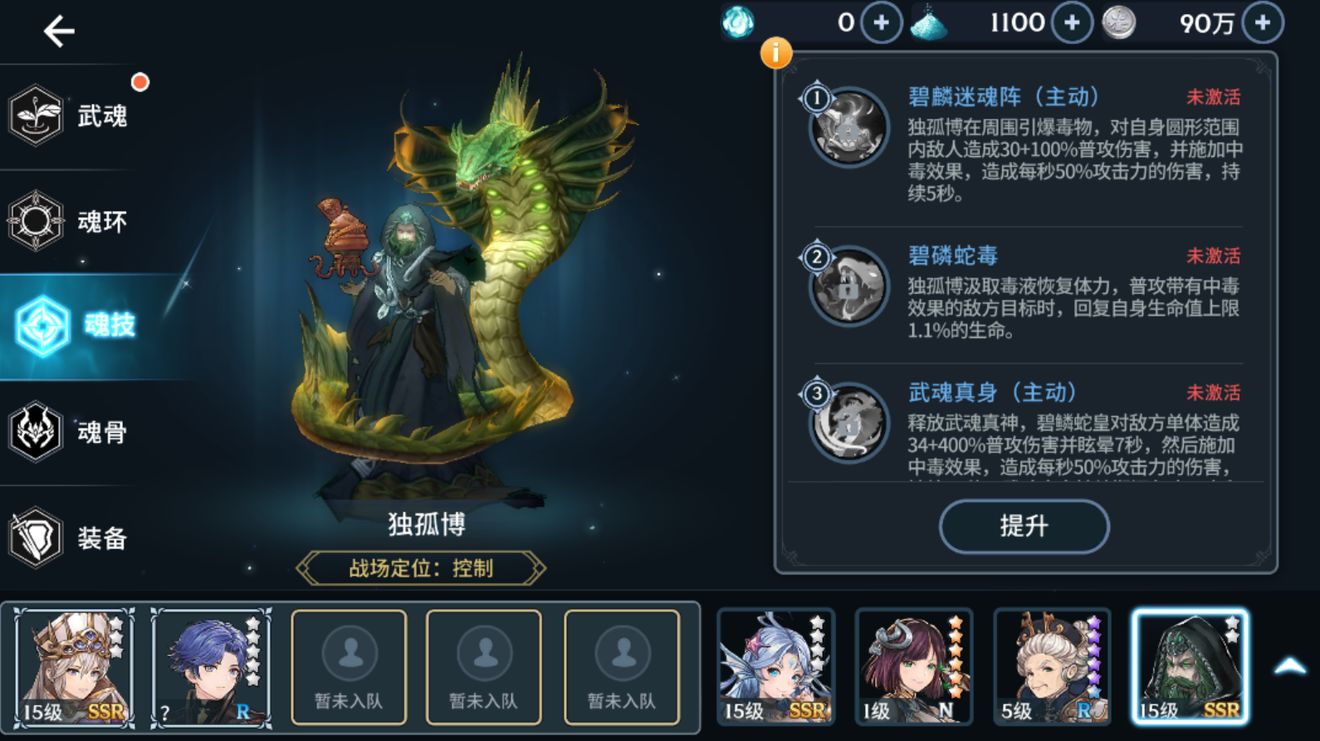Select the 碧磷蛇毒 passive skill icon
1320x741 pixels.
point(845,283)
